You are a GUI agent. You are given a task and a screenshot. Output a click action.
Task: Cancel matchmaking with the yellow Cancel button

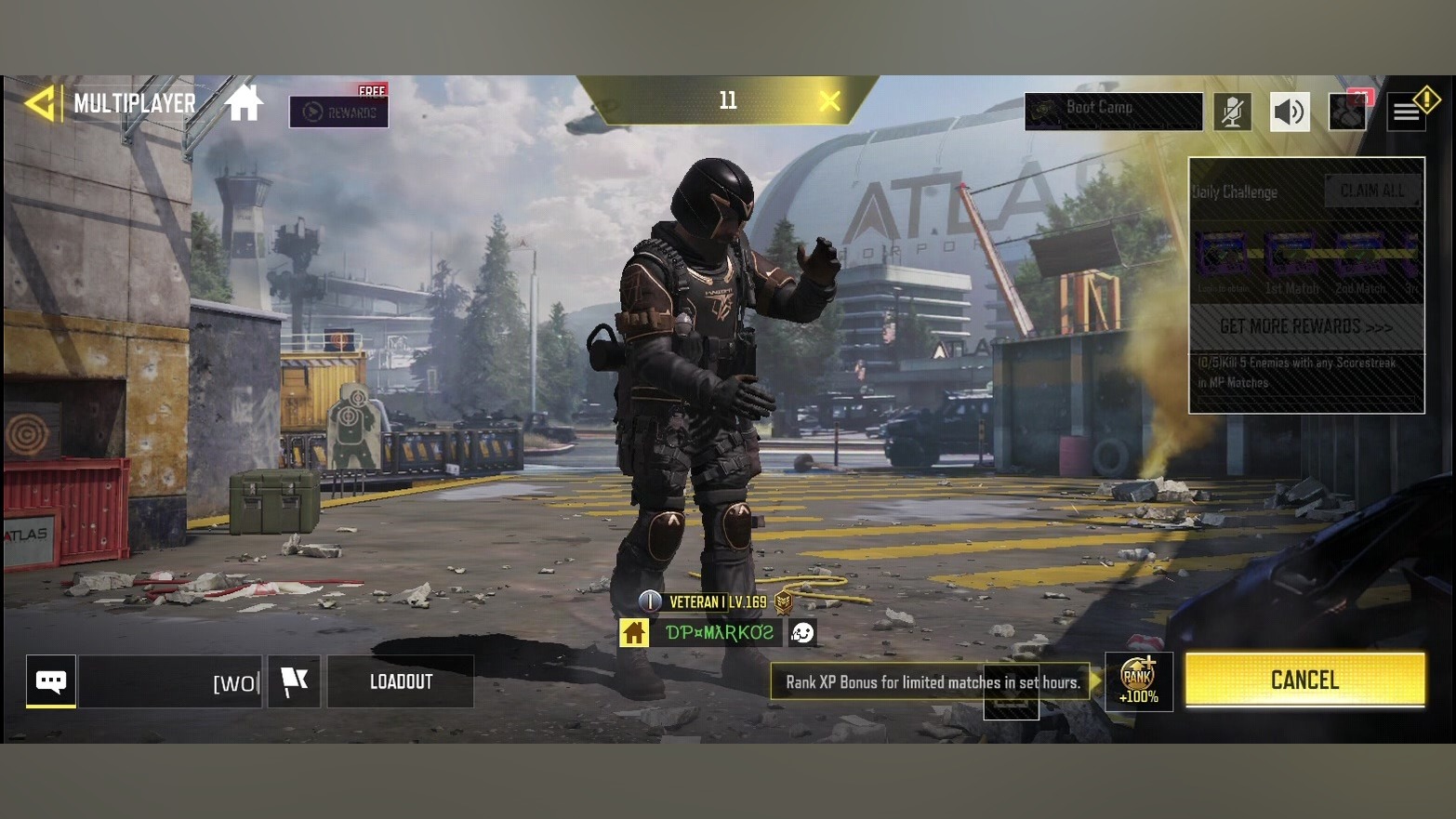tap(1304, 680)
